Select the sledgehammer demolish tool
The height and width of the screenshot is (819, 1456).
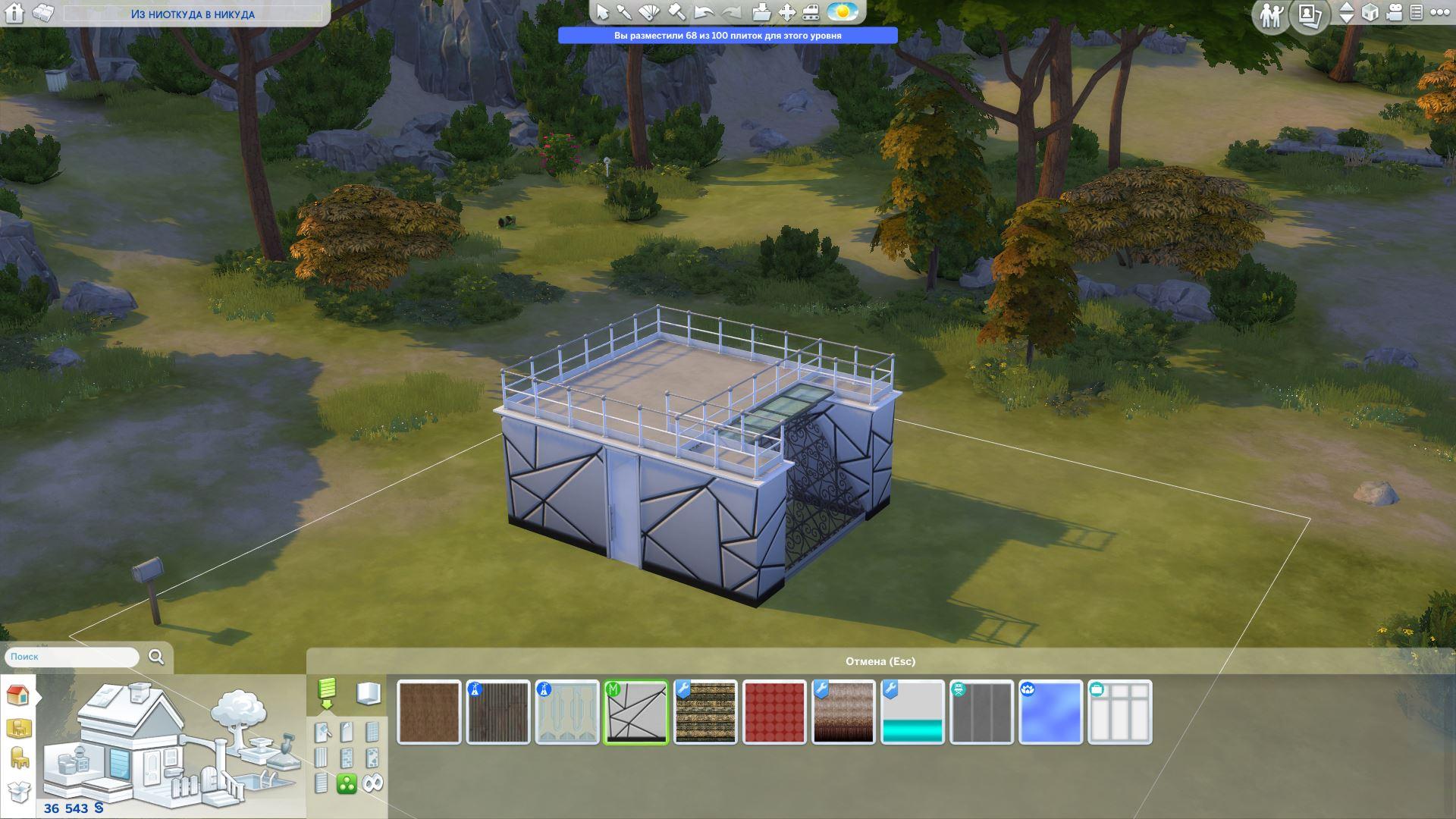pos(676,12)
